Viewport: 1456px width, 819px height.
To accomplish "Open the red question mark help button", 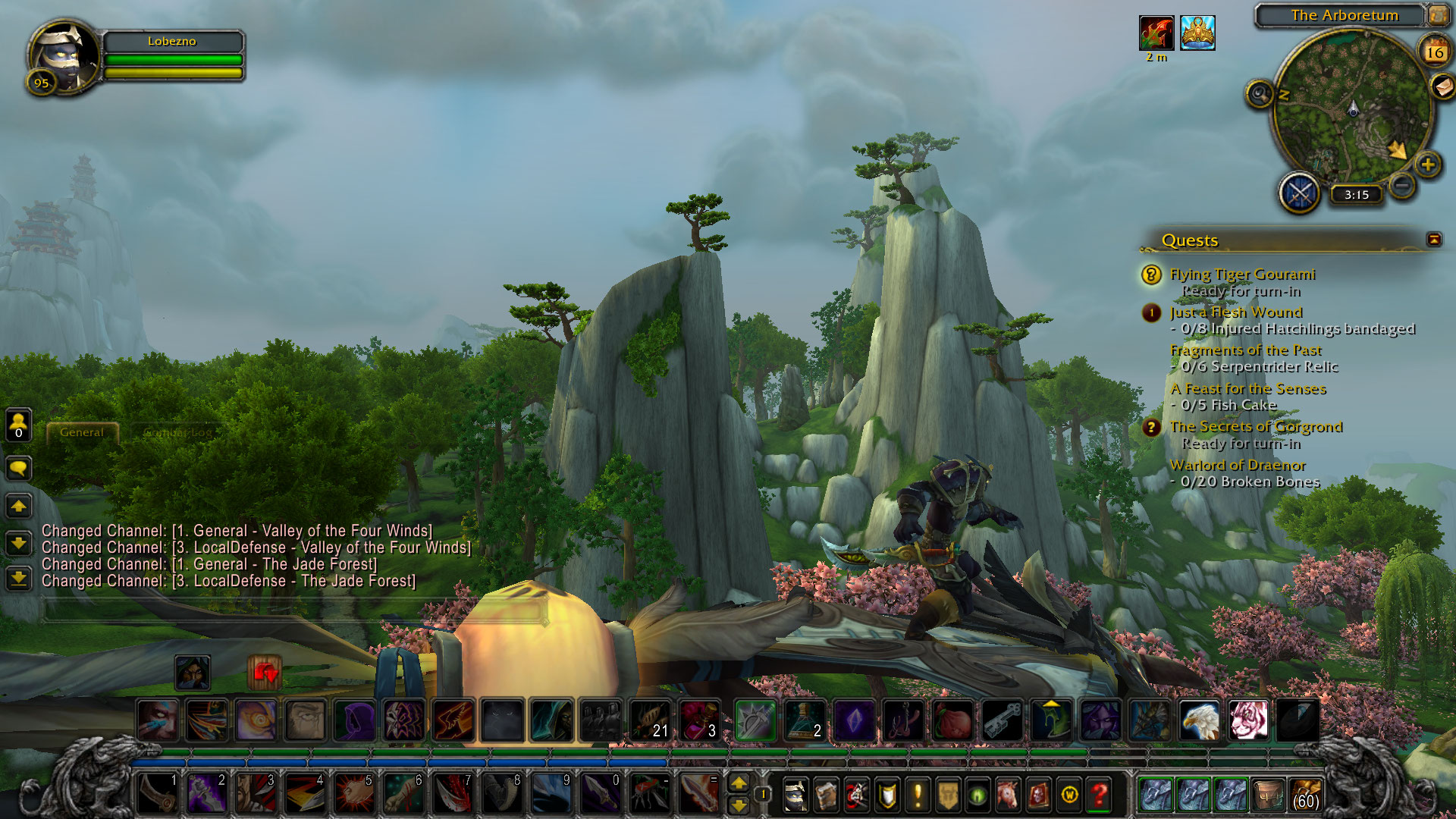I will click(x=1100, y=795).
